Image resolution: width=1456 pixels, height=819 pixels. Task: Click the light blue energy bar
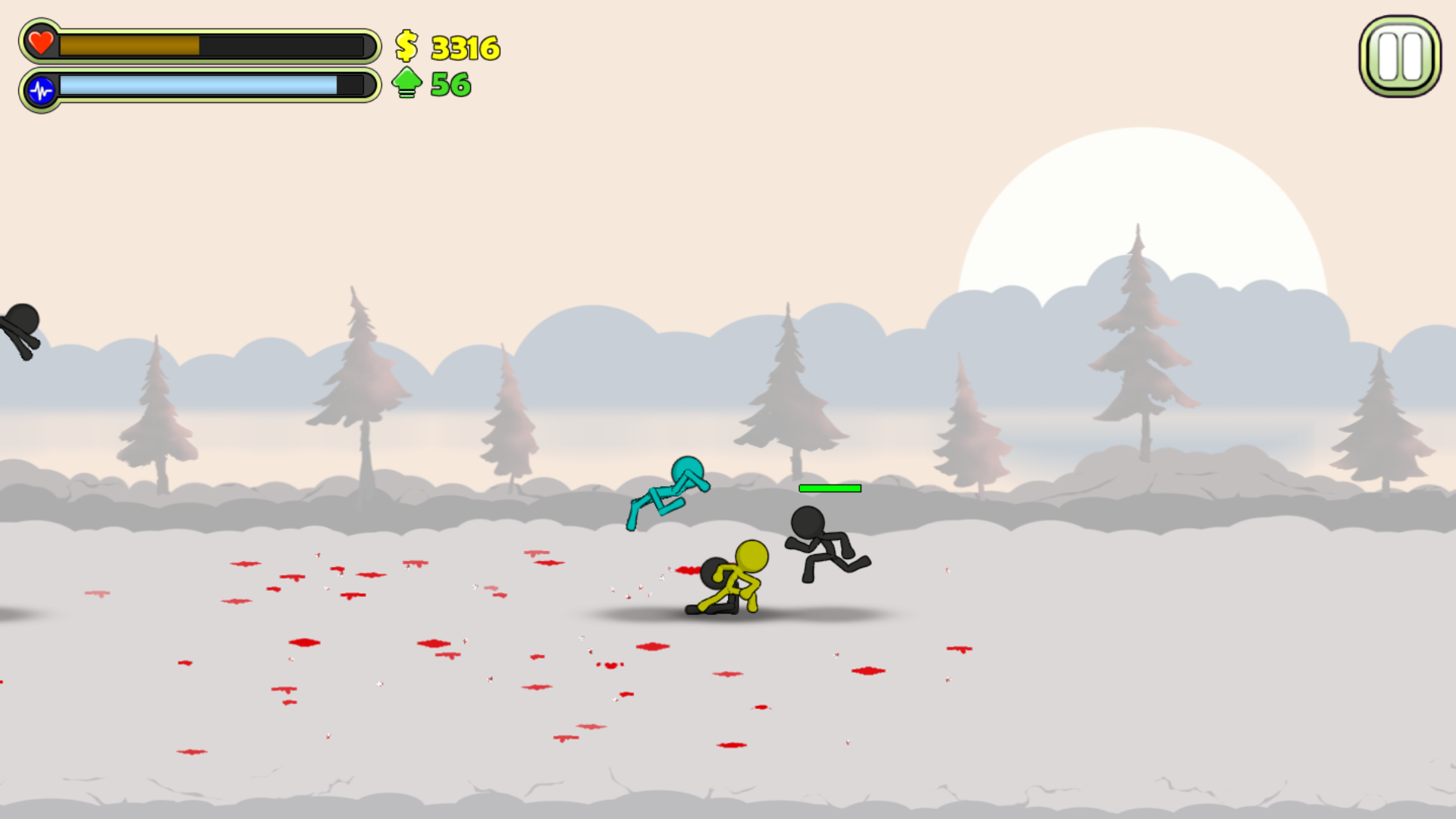[197, 86]
